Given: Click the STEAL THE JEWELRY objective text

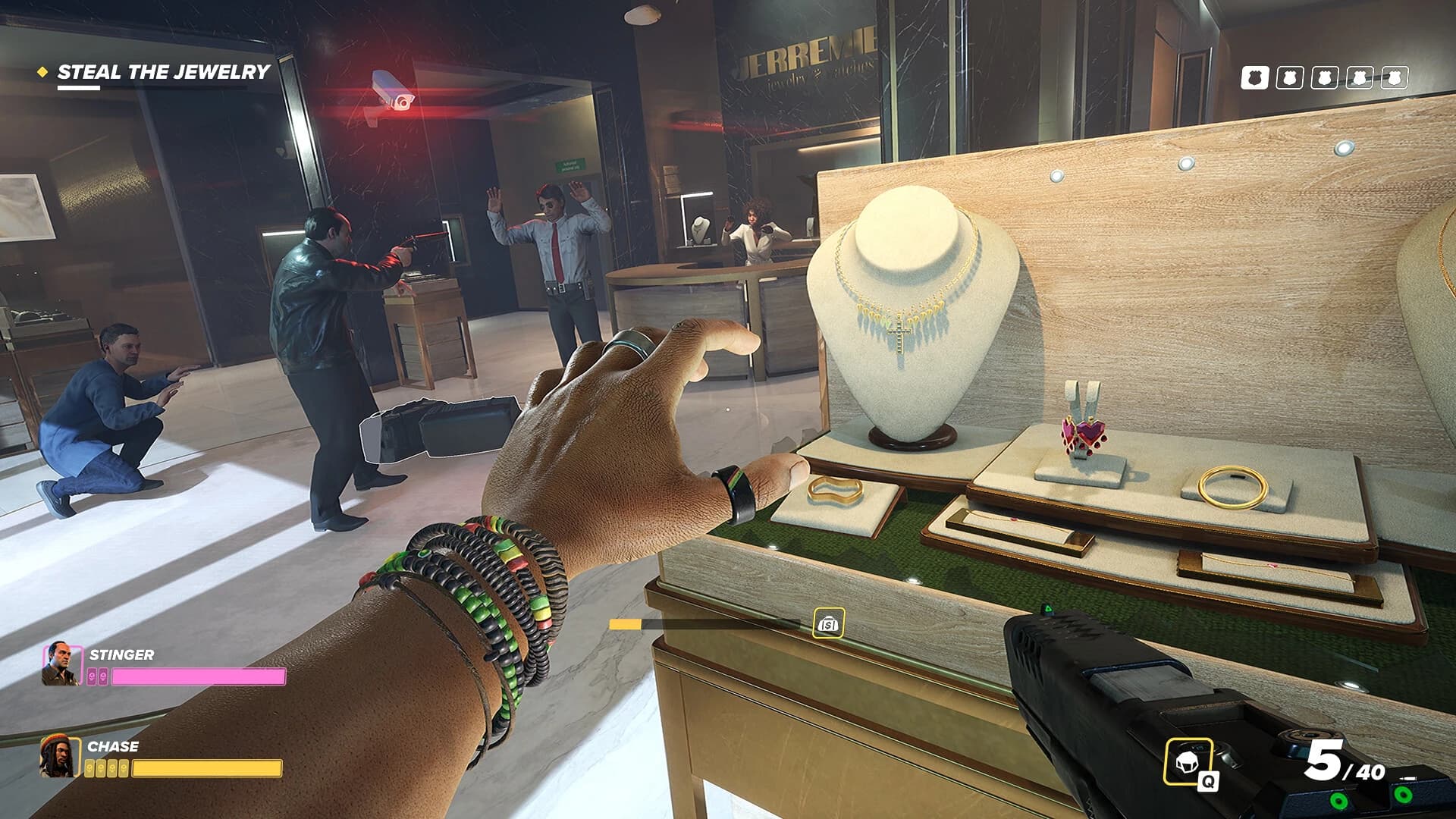Looking at the screenshot, I should point(163,72).
